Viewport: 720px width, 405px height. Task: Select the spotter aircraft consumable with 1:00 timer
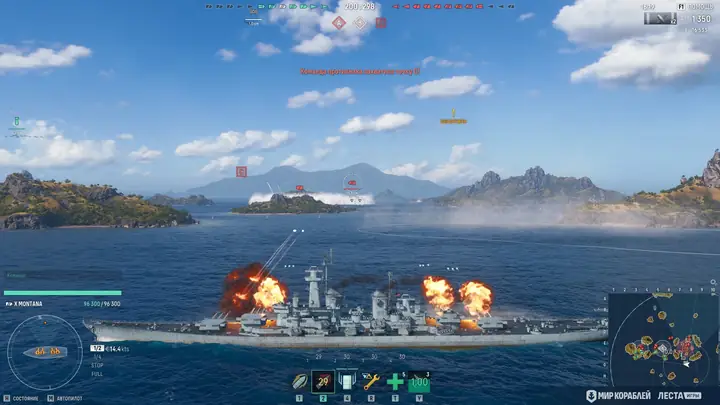click(x=419, y=381)
